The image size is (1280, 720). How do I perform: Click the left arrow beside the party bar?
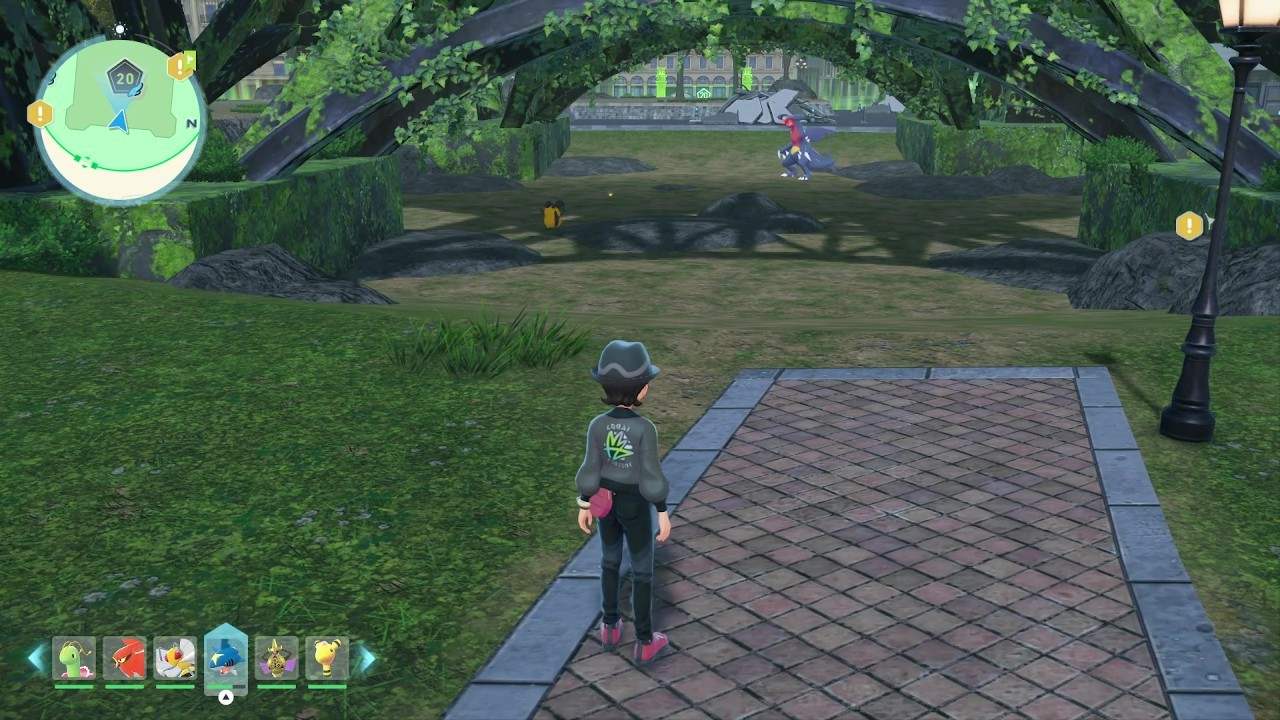pyautogui.click(x=36, y=658)
